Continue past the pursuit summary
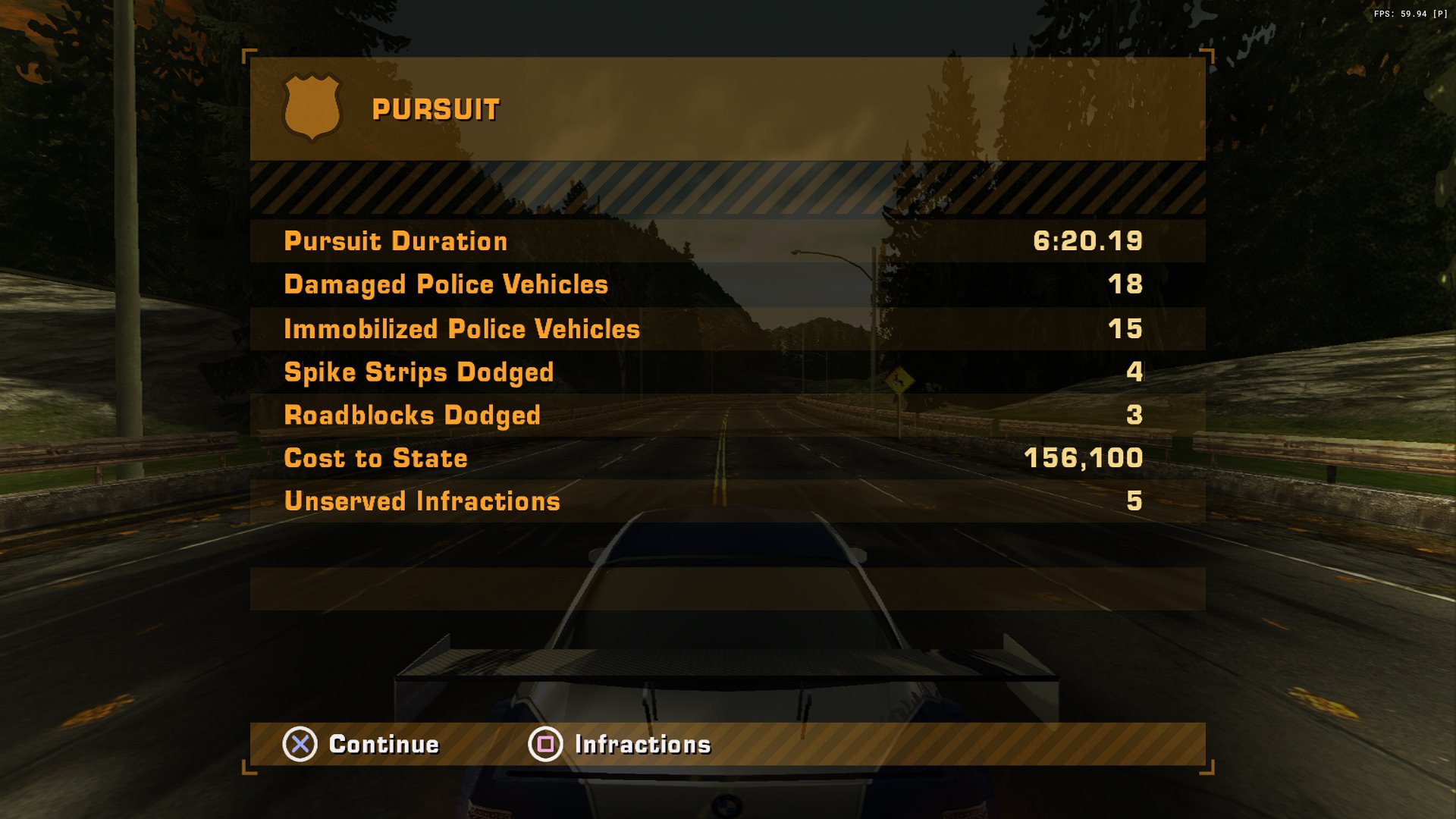1456x819 pixels. (x=362, y=744)
